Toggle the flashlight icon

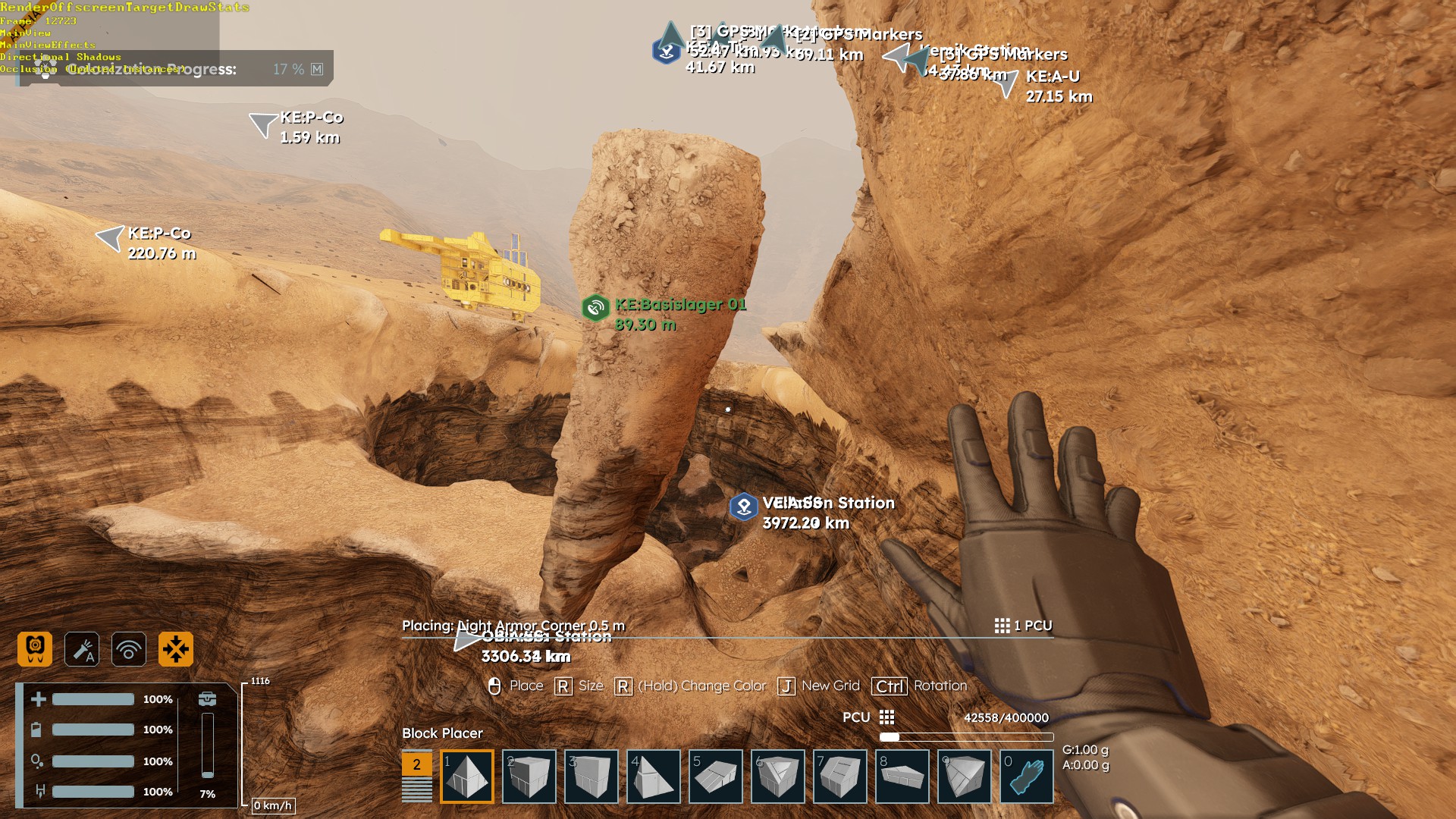tap(82, 649)
